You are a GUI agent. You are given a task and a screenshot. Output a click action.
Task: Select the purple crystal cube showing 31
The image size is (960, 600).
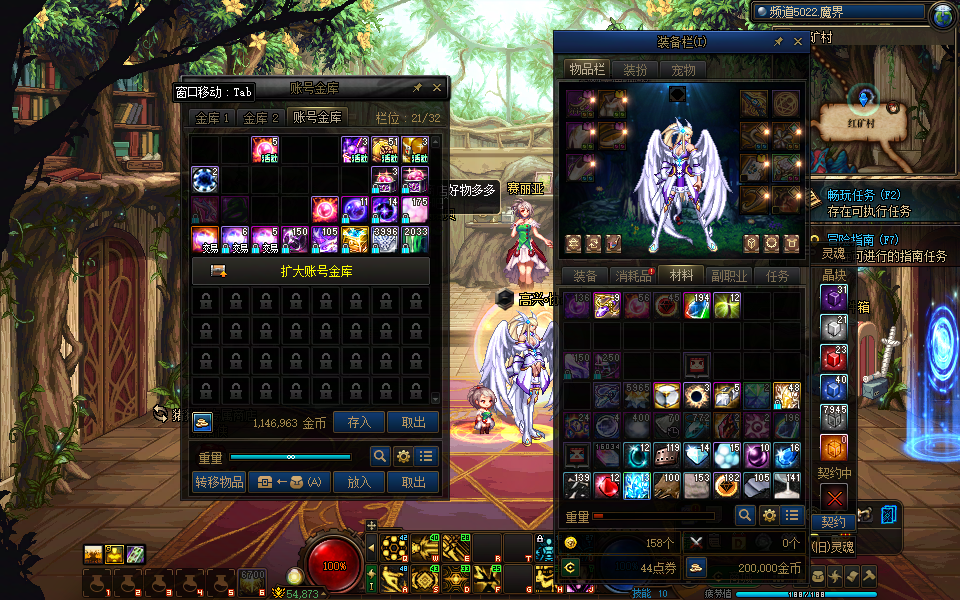(x=834, y=298)
